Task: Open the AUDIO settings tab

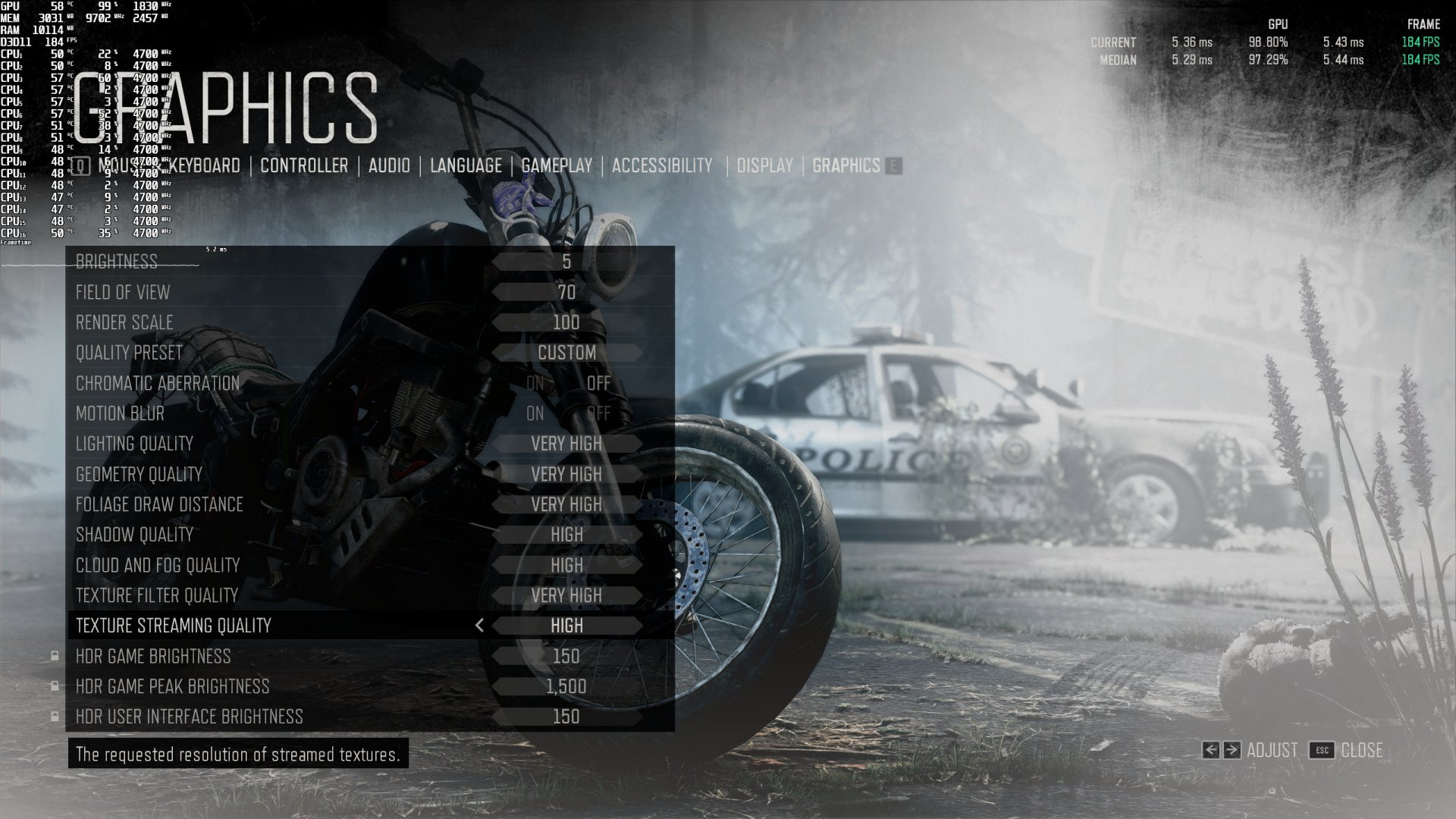Action: pyautogui.click(x=388, y=165)
